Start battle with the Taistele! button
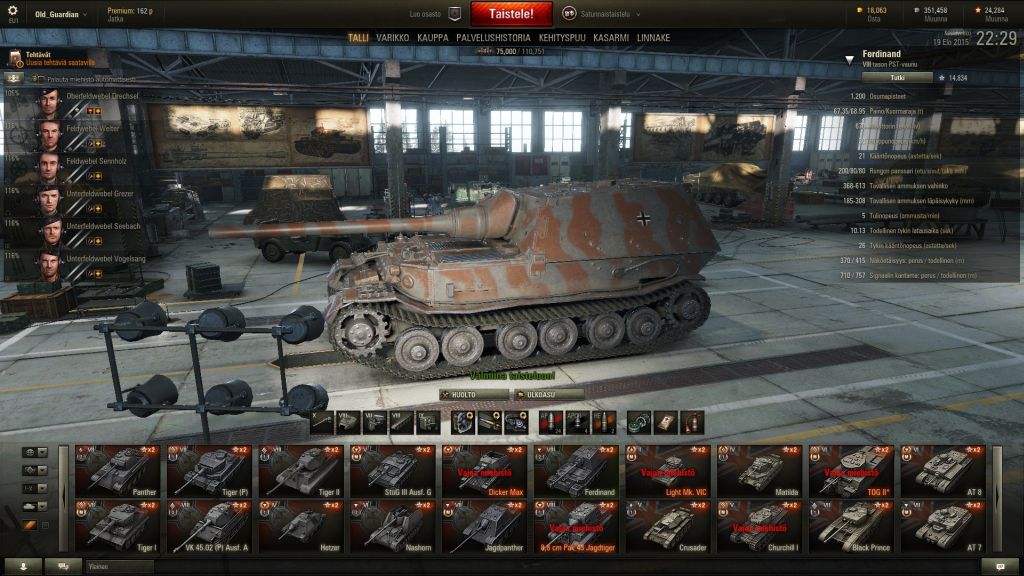Image resolution: width=1024 pixels, height=576 pixels. click(510, 14)
